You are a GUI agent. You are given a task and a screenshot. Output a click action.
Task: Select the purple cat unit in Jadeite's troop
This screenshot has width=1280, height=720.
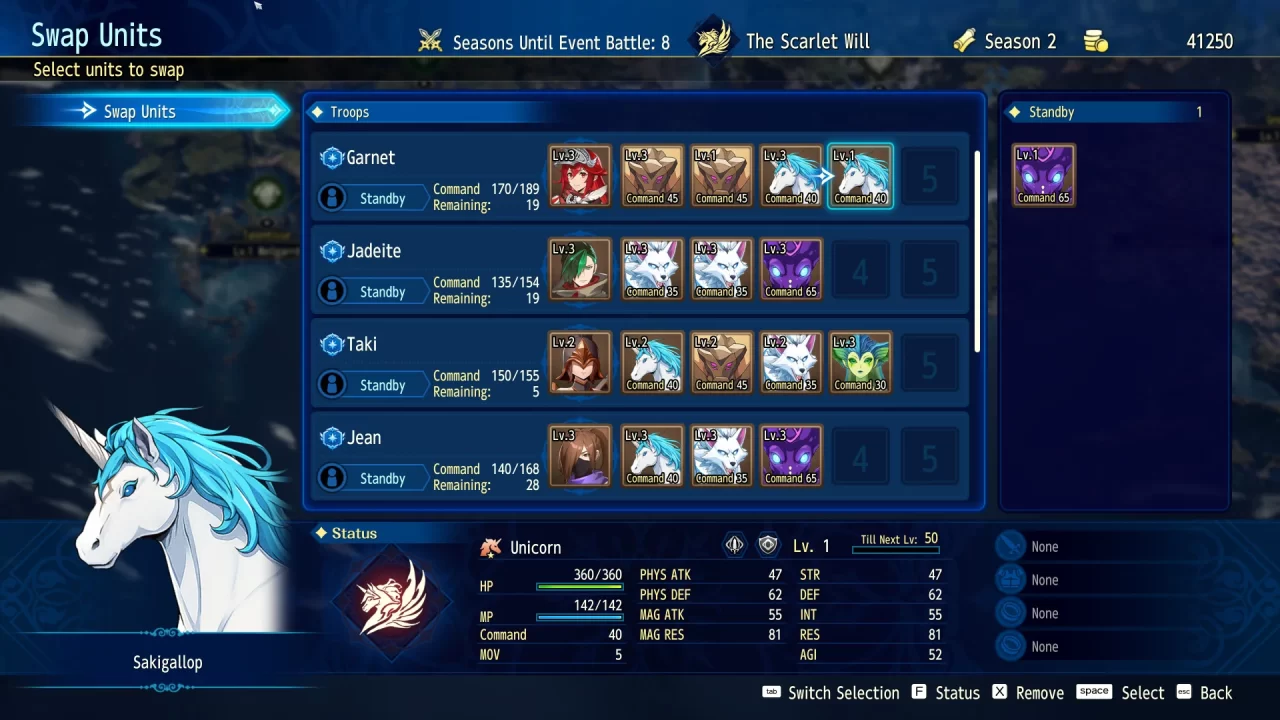tap(791, 270)
